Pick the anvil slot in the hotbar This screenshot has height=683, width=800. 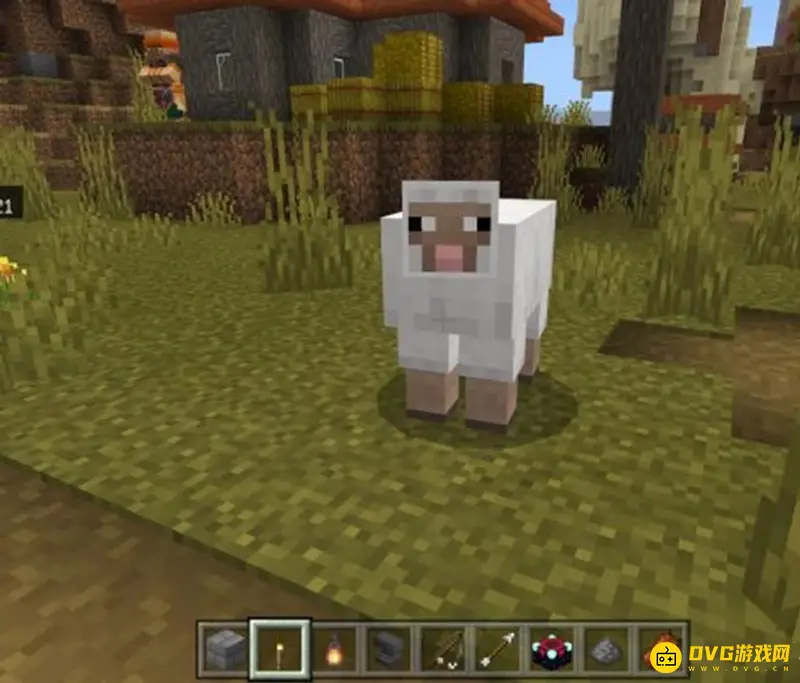click(x=386, y=650)
